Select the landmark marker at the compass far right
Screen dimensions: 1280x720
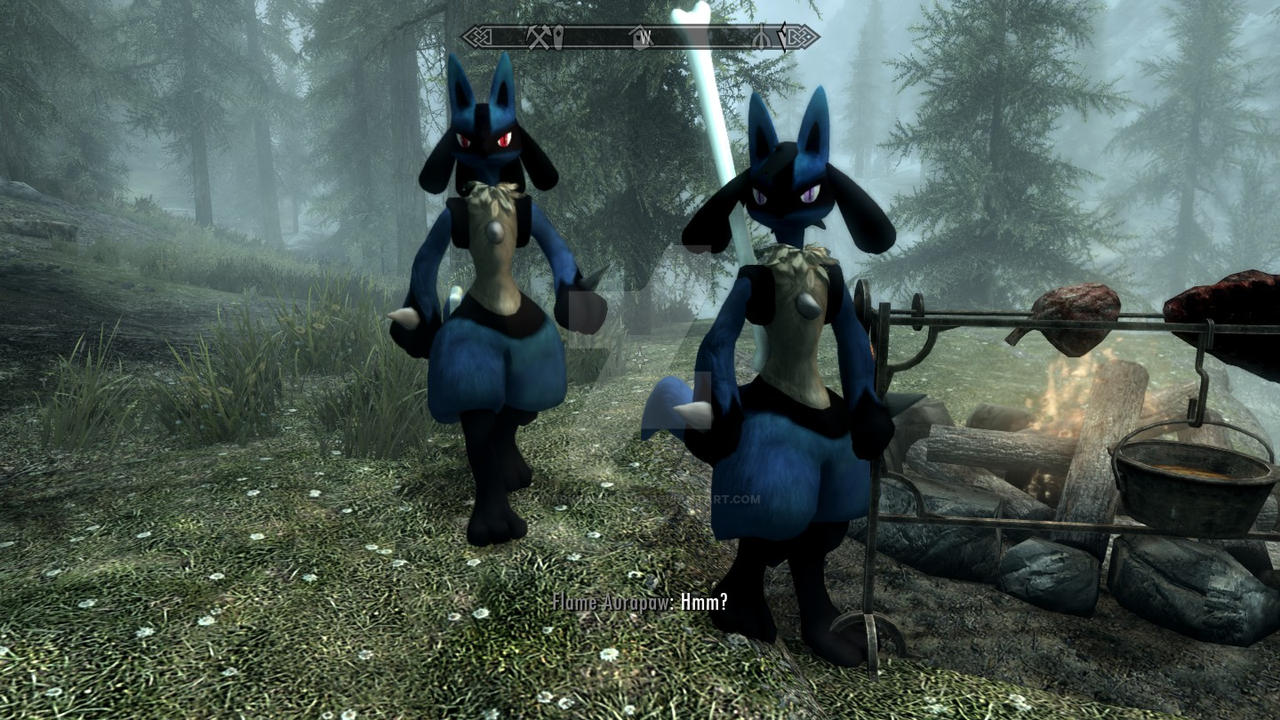point(762,37)
